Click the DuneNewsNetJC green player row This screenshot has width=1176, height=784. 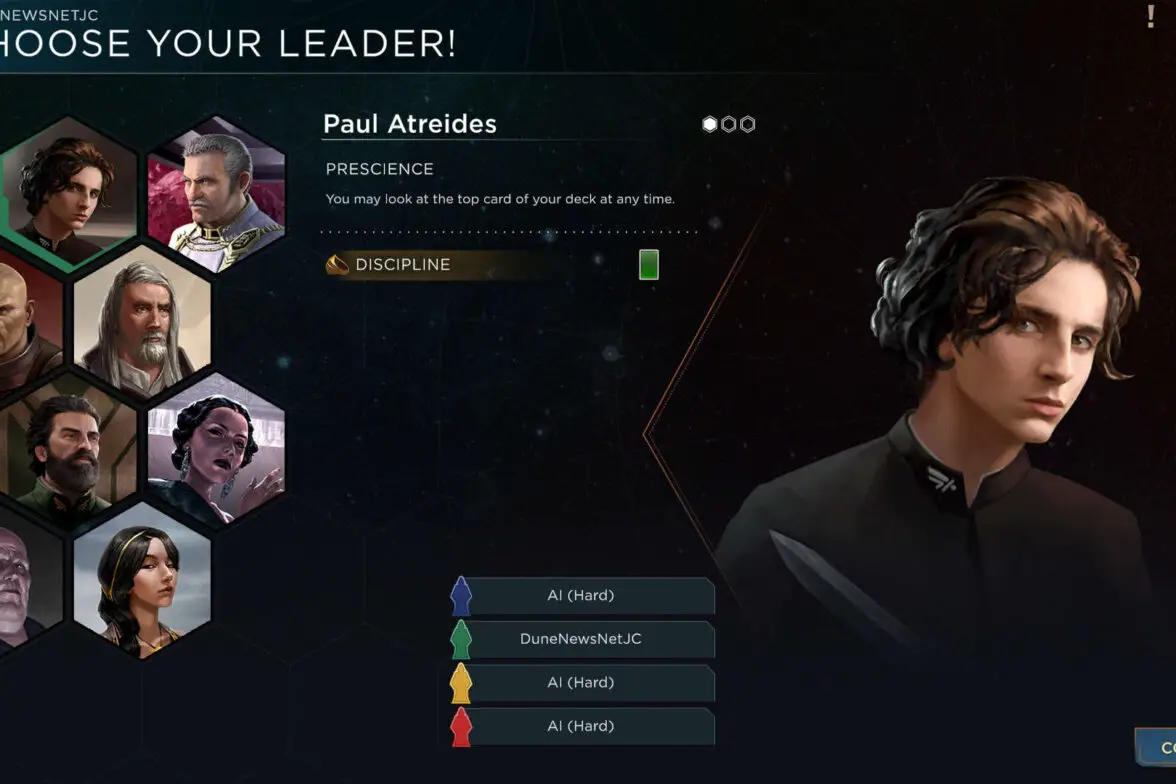pyautogui.click(x=581, y=639)
